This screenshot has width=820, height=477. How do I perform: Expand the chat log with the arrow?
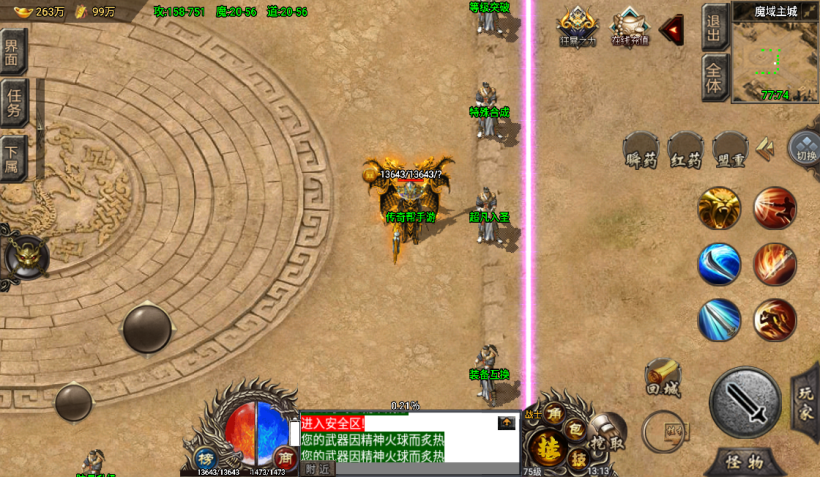507,423
